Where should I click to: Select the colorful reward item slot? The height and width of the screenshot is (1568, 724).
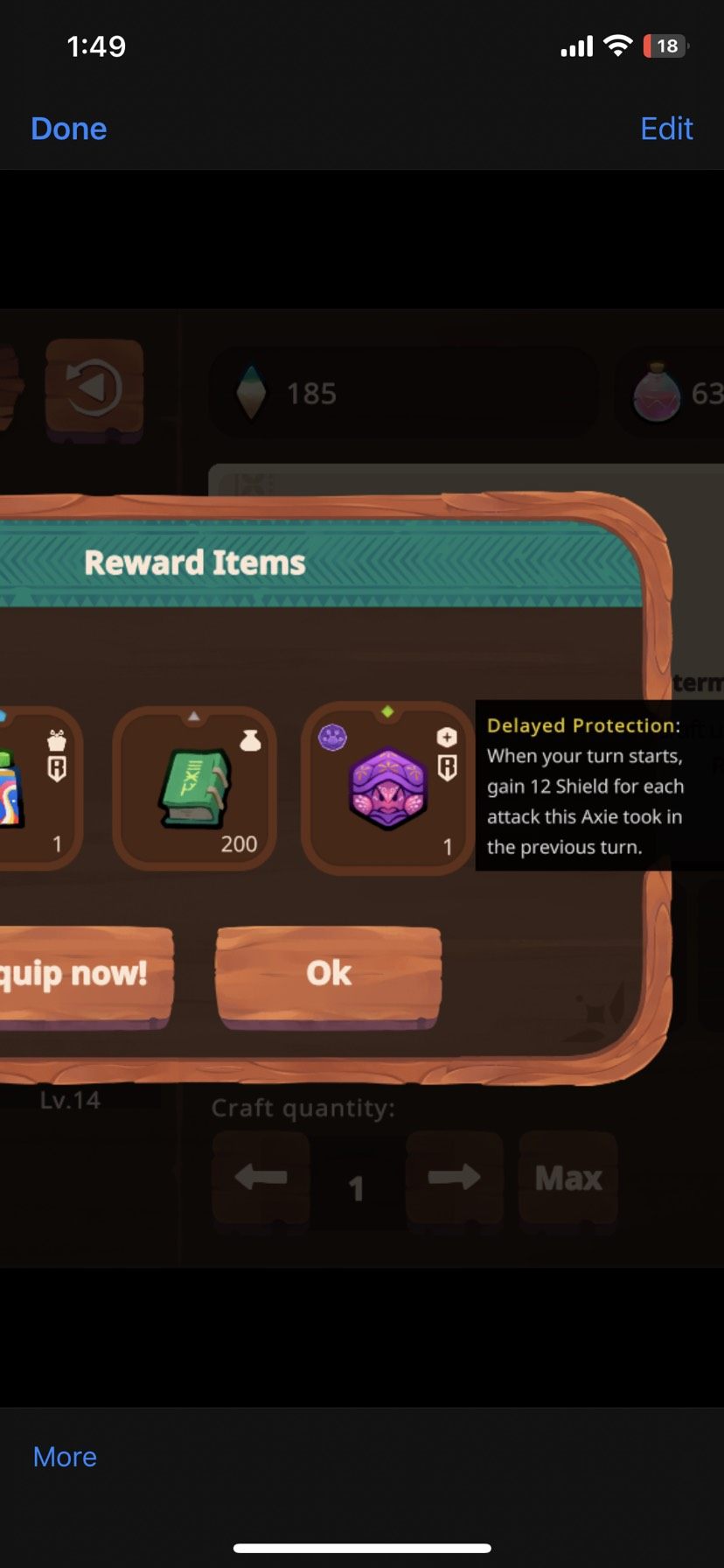[35, 788]
